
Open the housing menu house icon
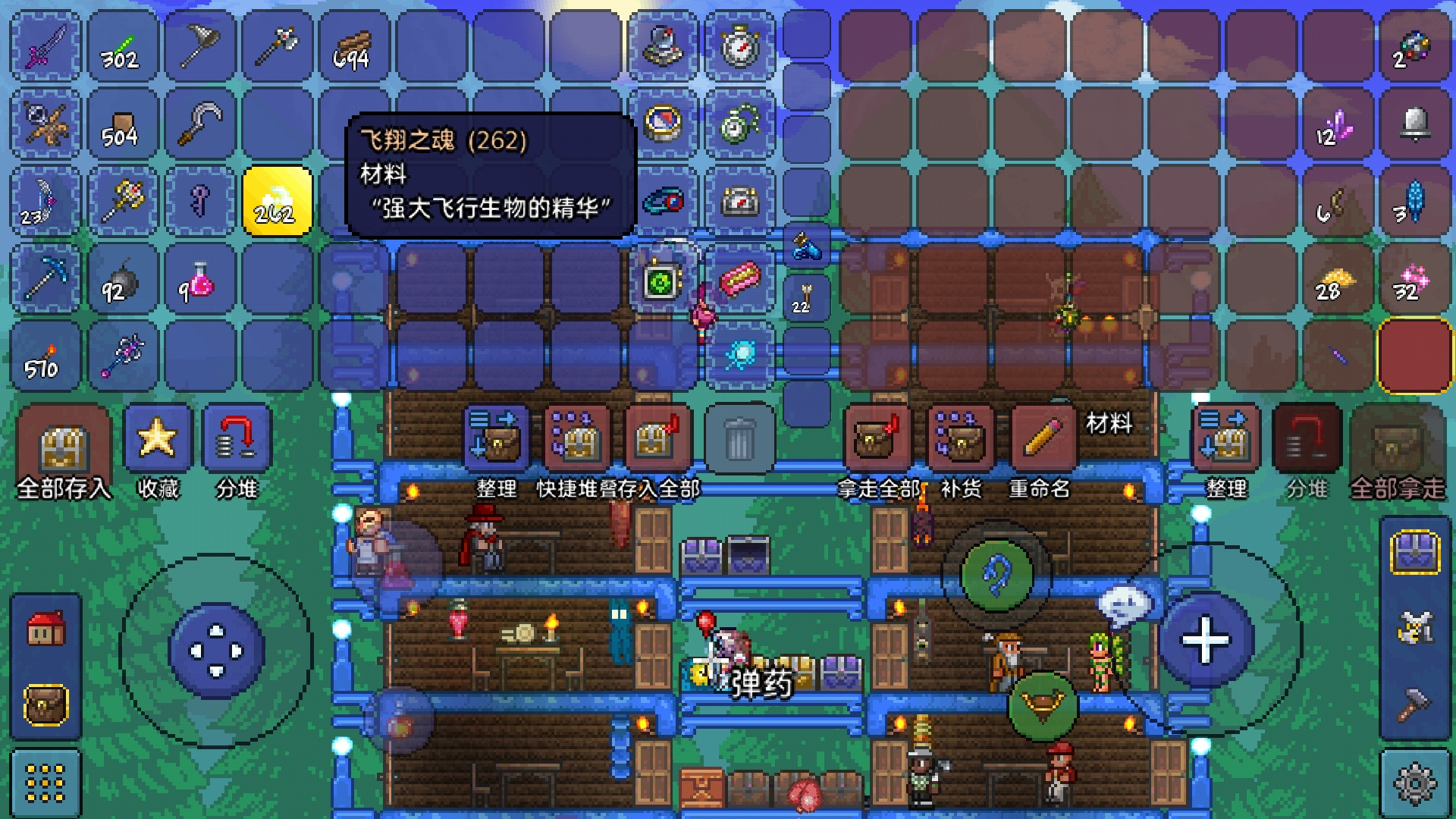[x=45, y=628]
